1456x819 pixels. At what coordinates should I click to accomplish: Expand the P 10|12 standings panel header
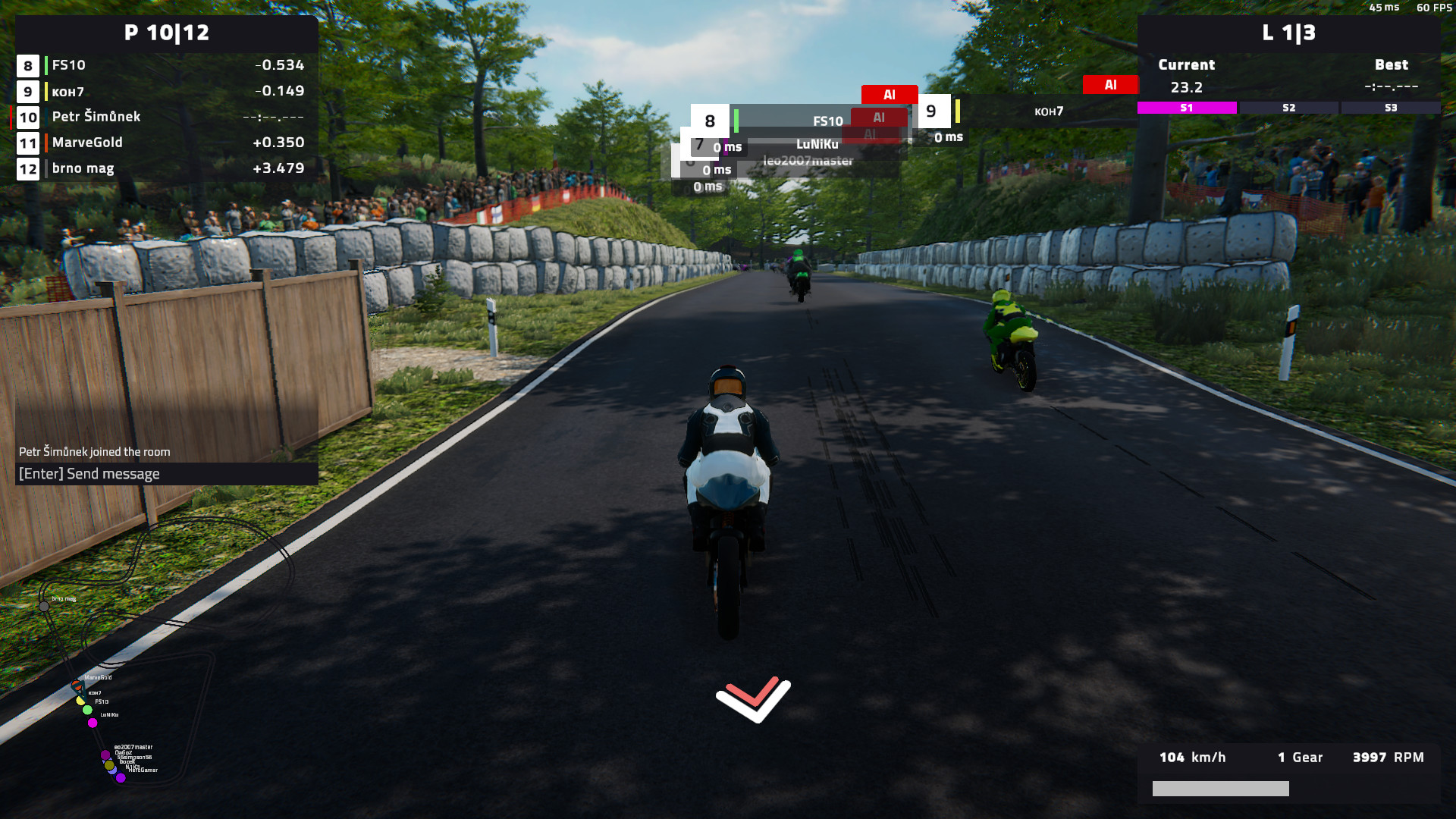167,33
